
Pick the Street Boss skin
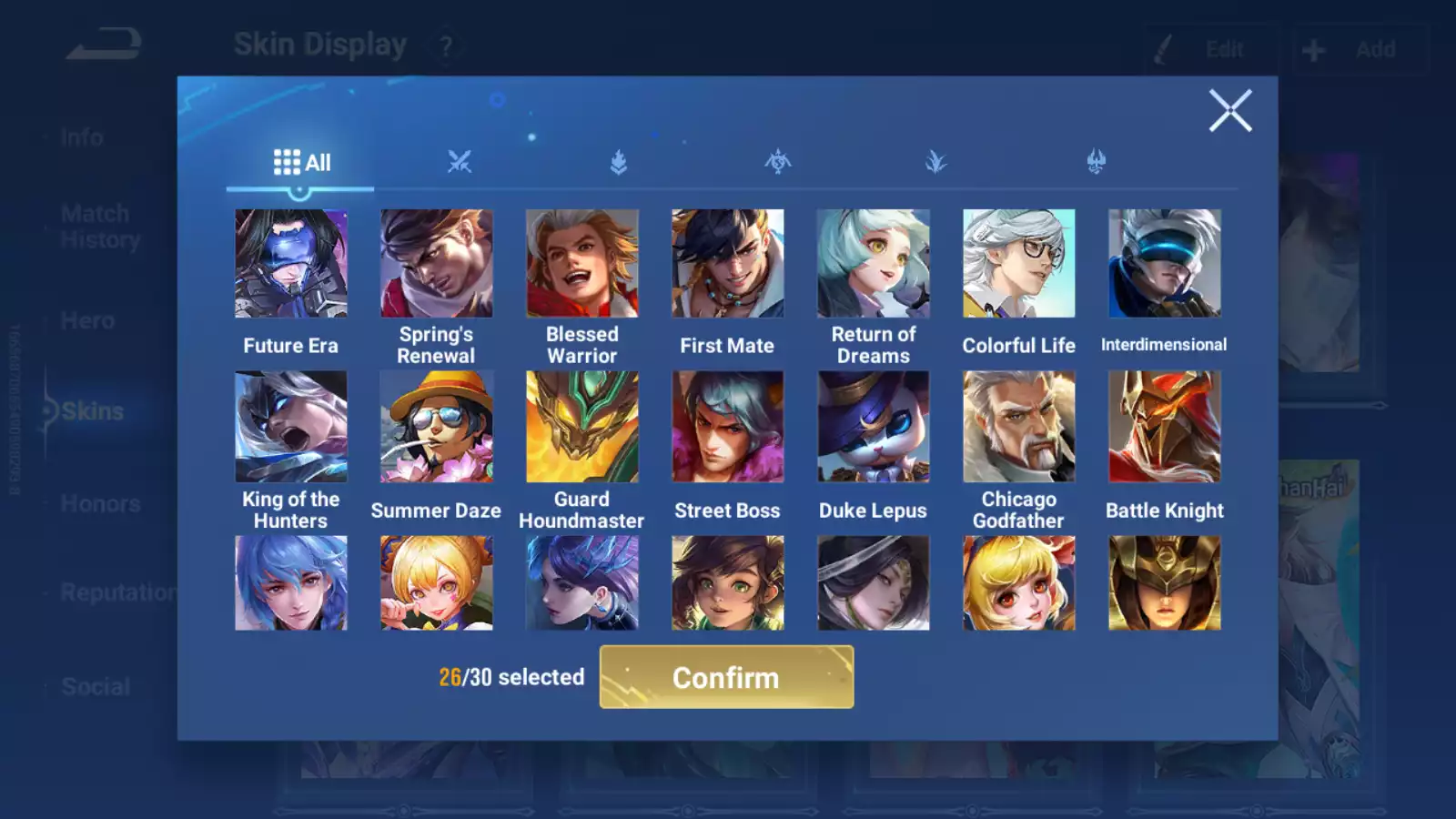(728, 427)
